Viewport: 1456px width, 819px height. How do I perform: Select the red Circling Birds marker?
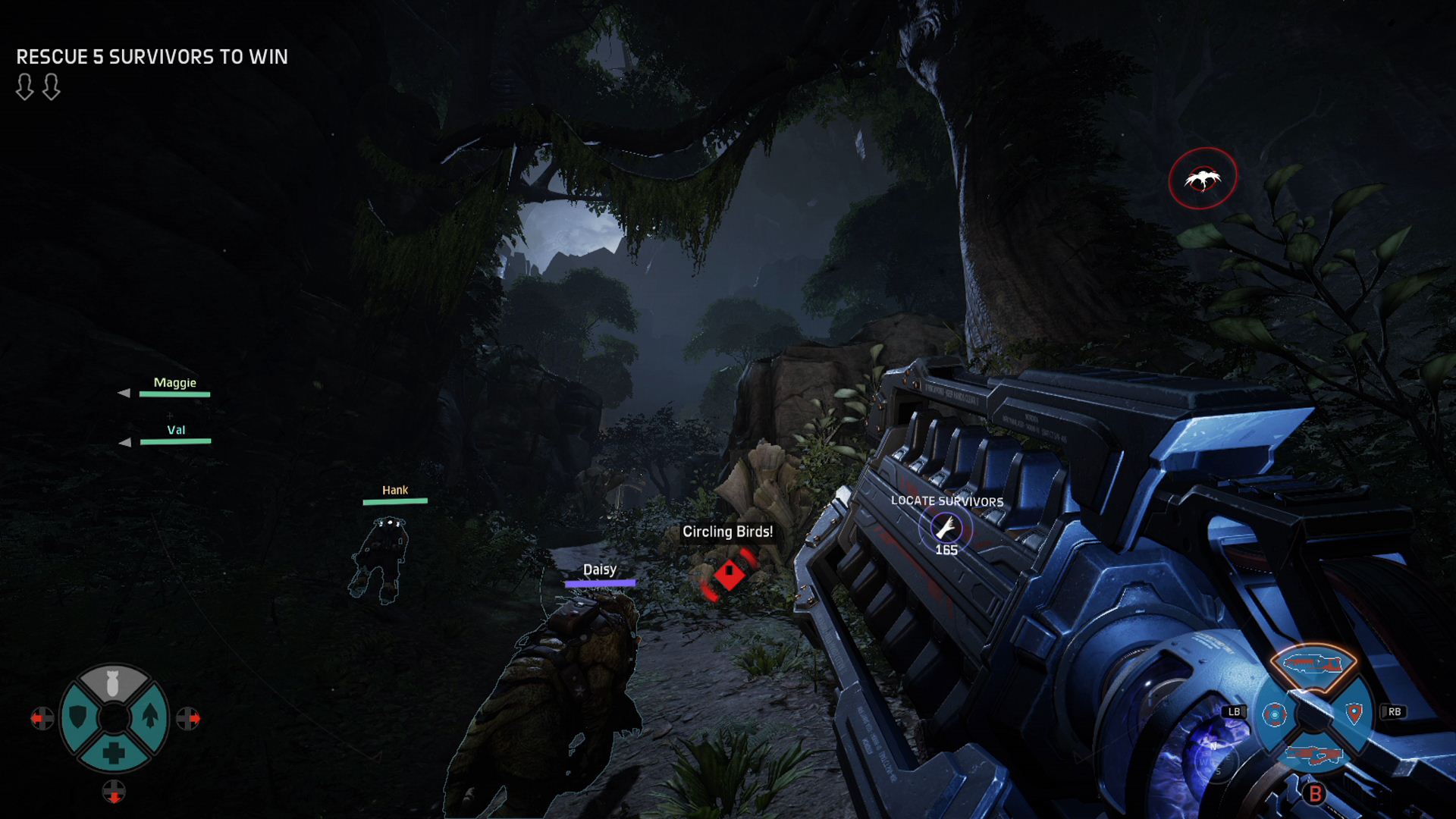(x=729, y=575)
